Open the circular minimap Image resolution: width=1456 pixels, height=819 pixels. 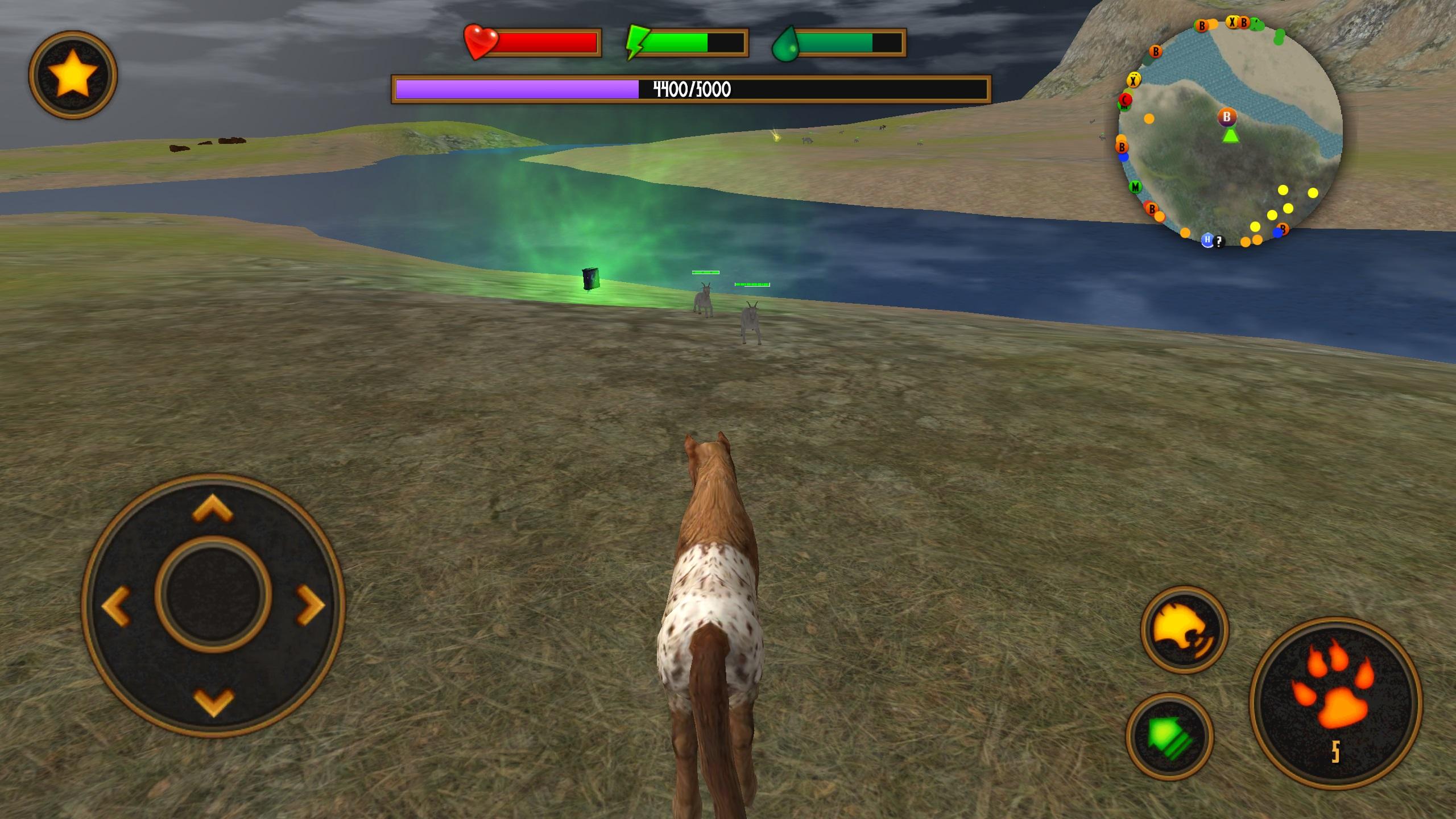[1230, 134]
